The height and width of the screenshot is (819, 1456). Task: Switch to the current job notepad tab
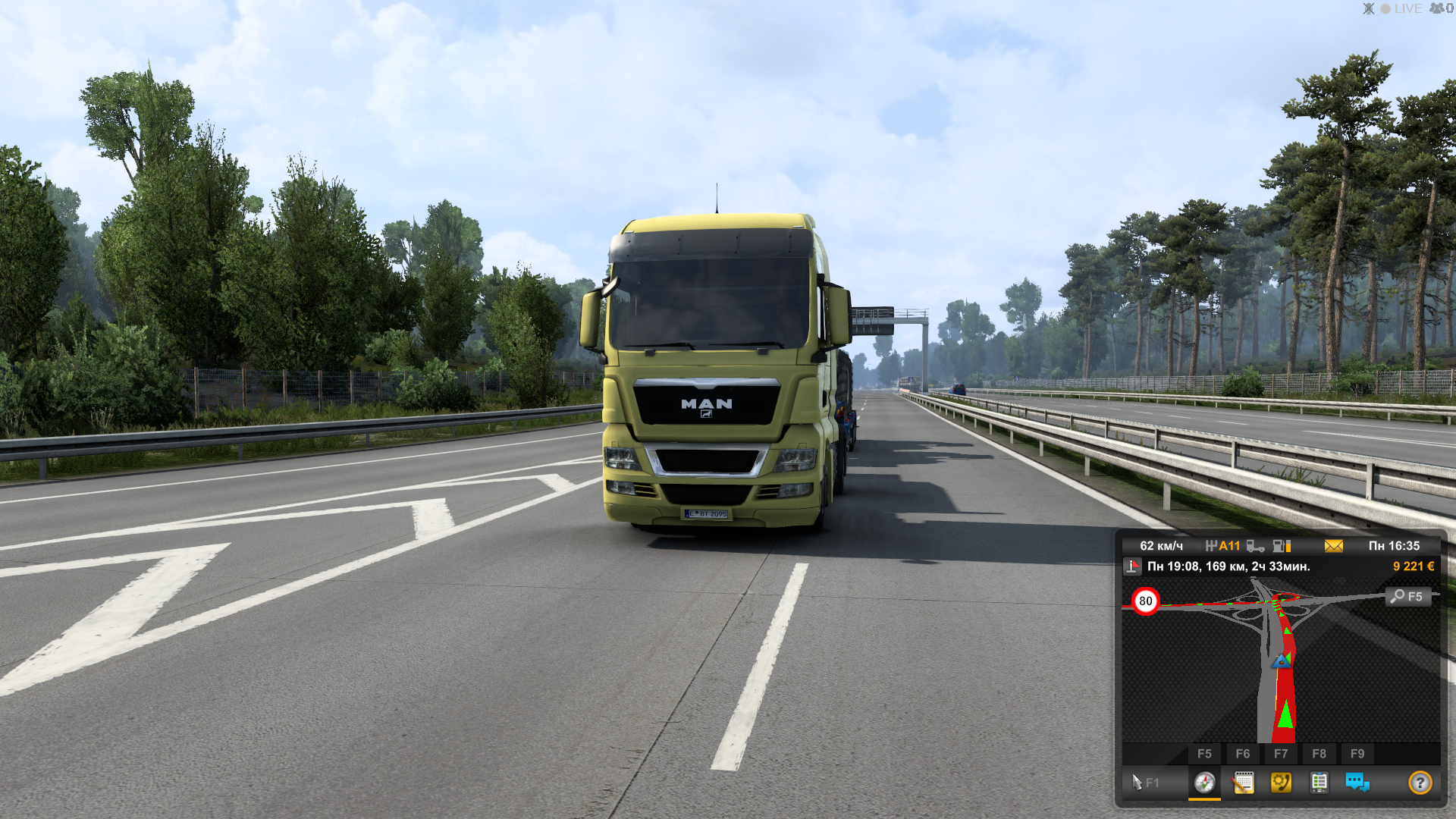1243,782
